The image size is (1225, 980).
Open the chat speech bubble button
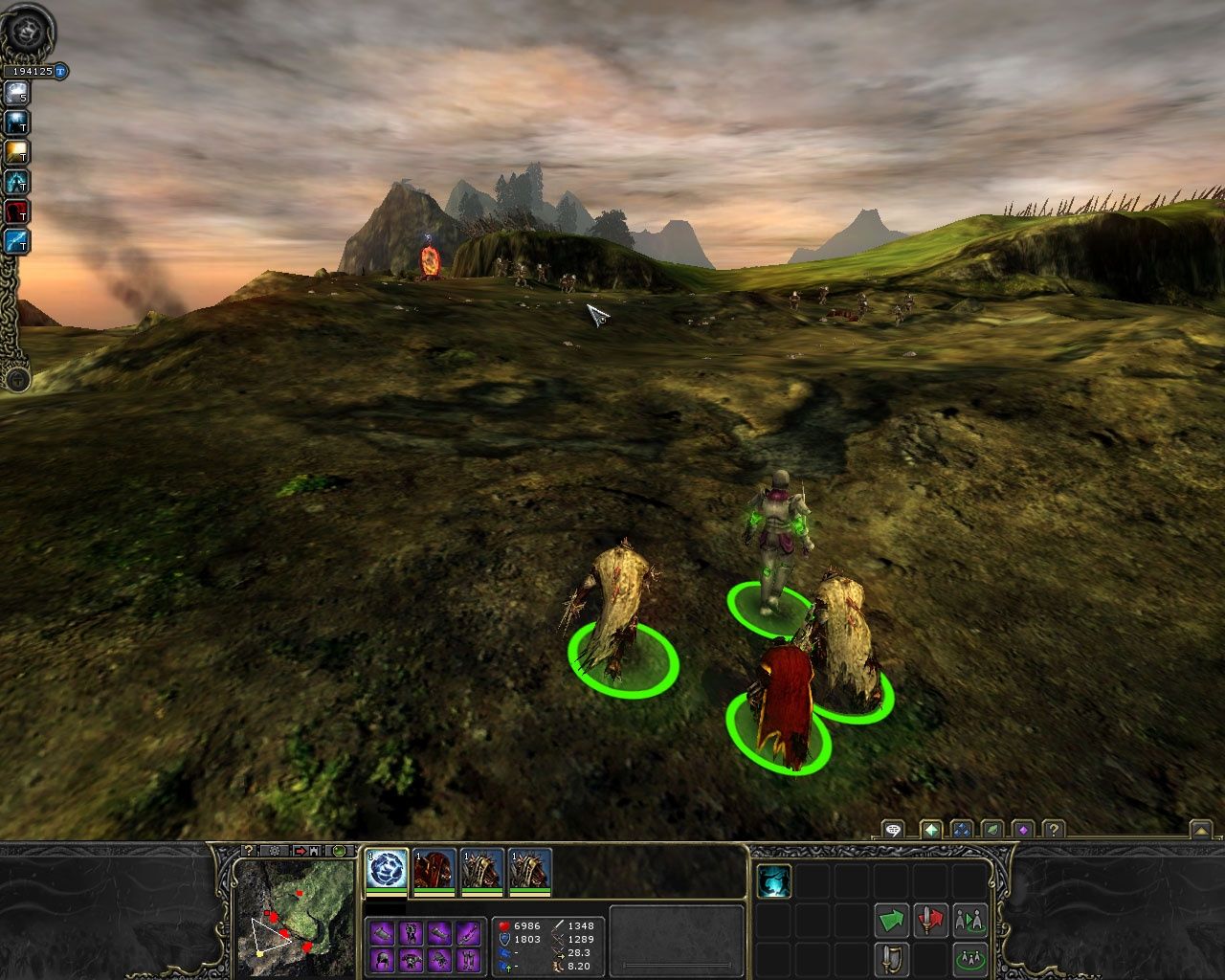[893, 830]
